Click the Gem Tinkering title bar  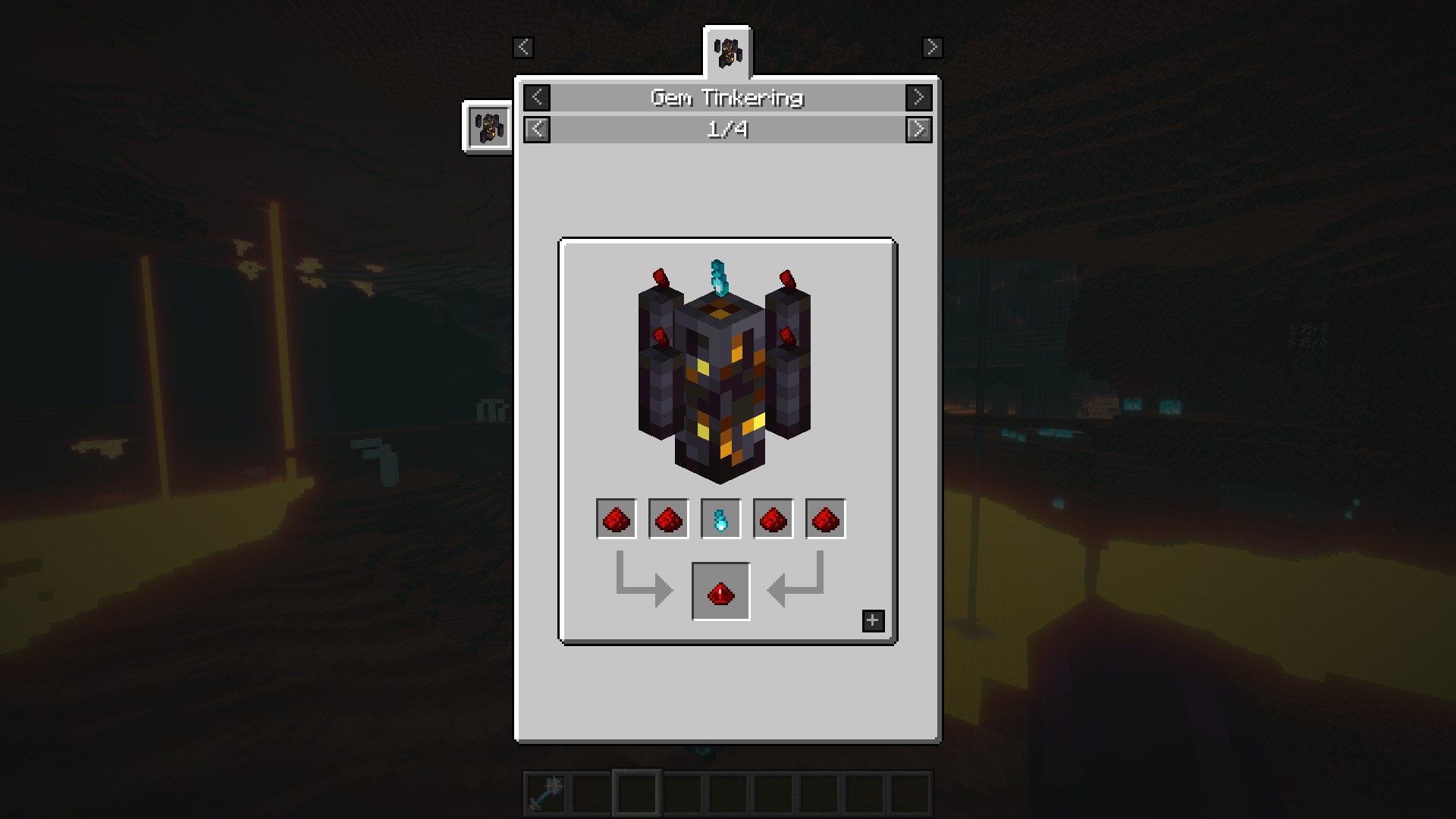(x=727, y=97)
